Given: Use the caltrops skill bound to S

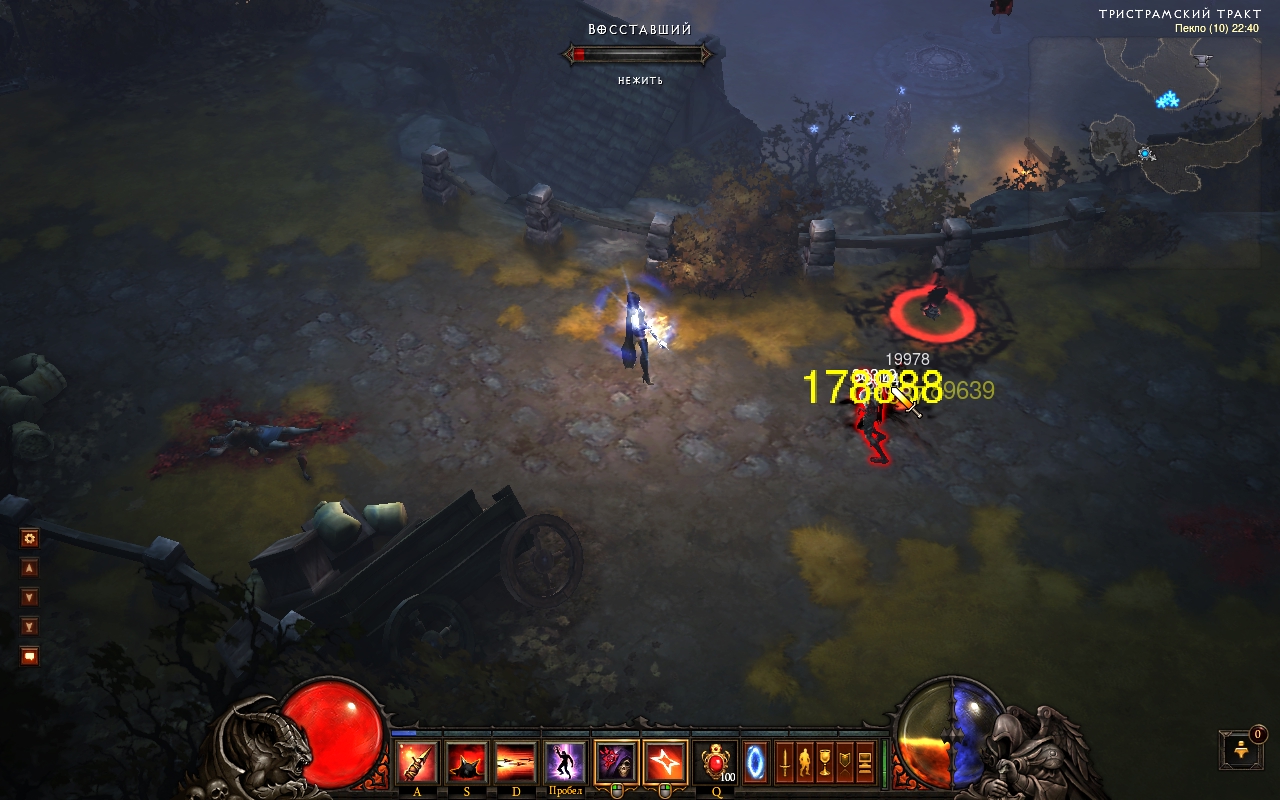Looking at the screenshot, I should pos(466,763).
